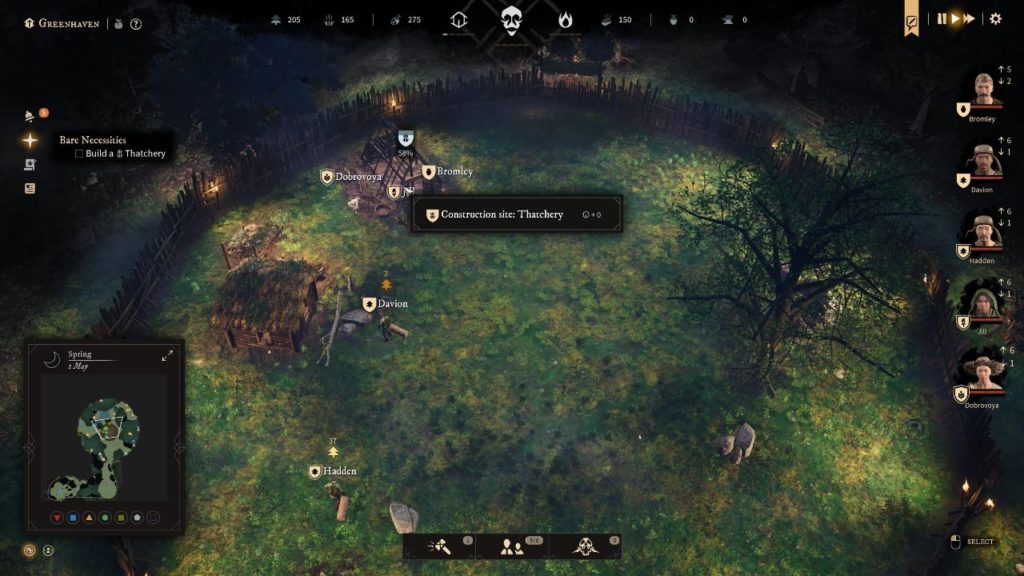Open the villagers panel in bottom bar
This screenshot has width=1024, height=576.
512,546
